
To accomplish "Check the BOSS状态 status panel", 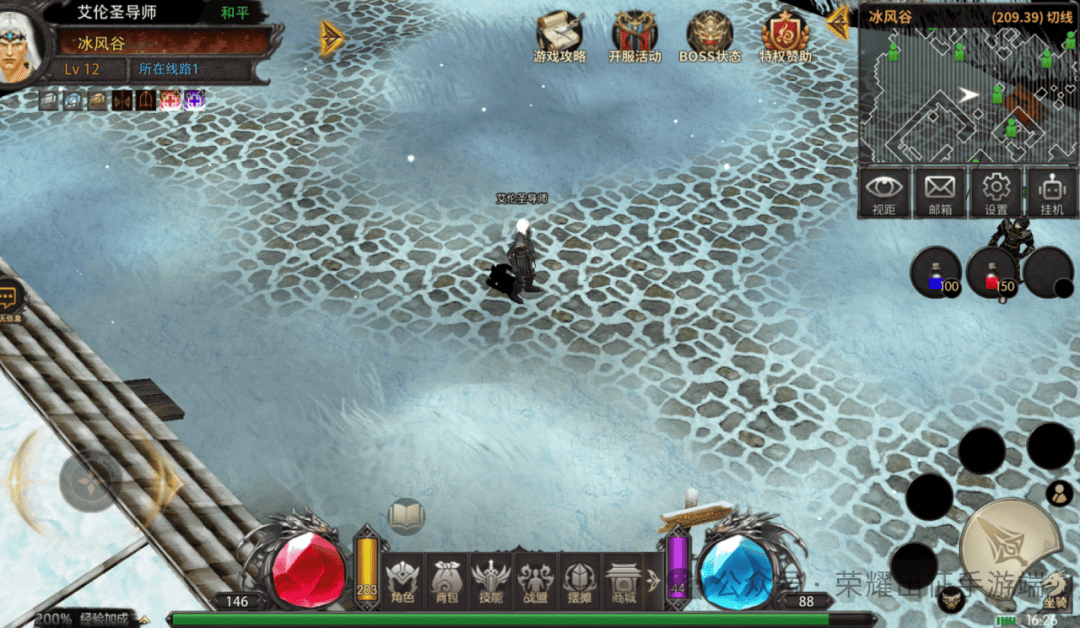I will click(x=710, y=38).
